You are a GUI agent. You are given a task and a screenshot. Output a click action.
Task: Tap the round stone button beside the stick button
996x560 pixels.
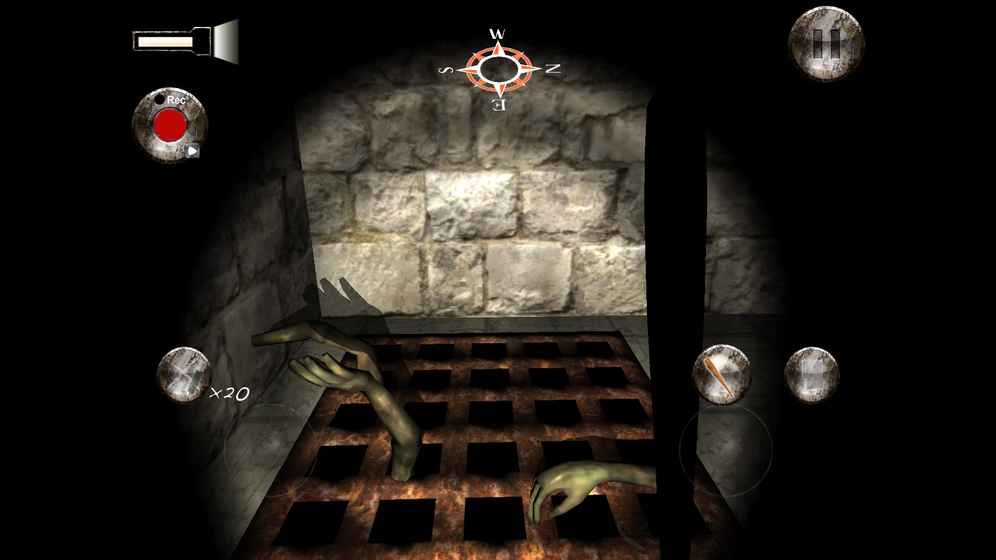tap(811, 374)
